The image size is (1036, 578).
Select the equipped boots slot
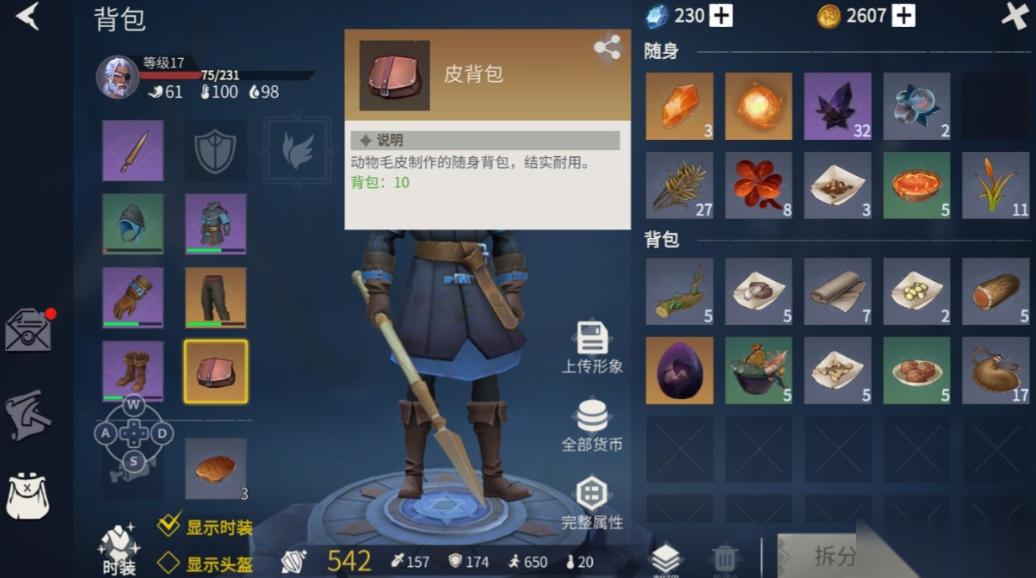coord(133,371)
